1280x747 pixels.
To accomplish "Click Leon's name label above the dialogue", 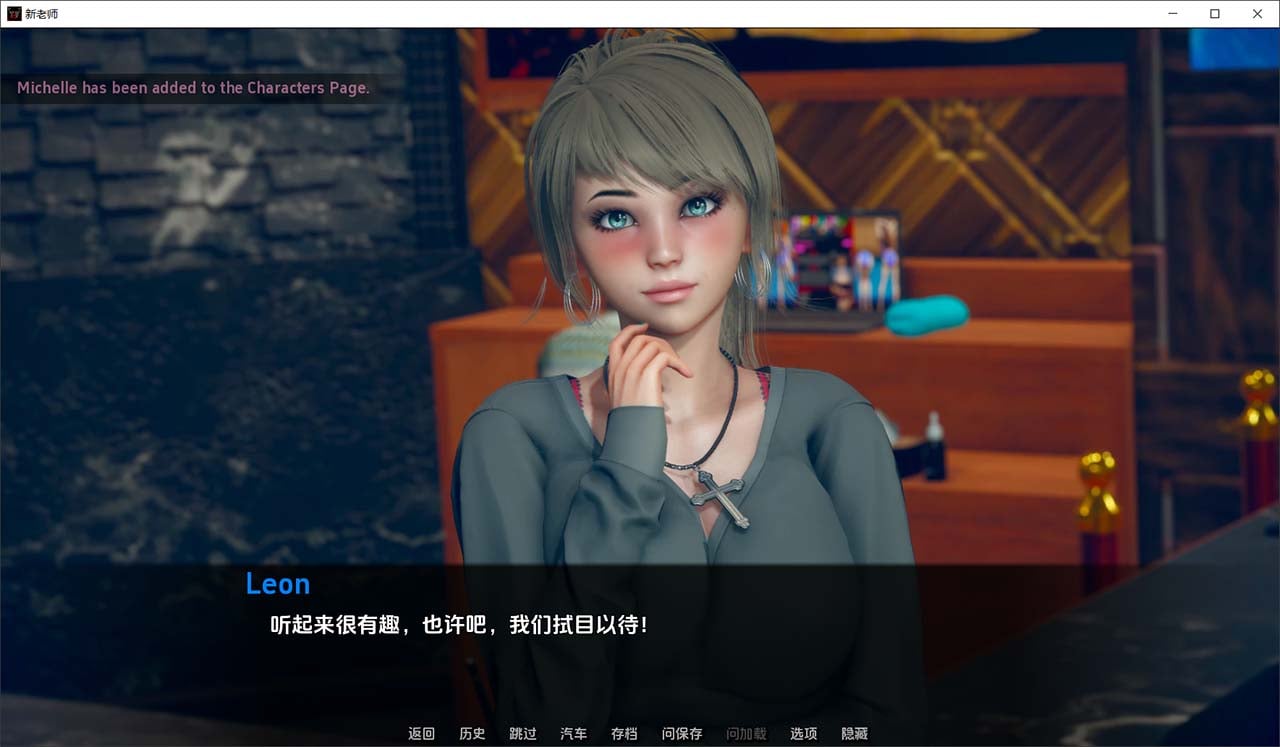I will (278, 584).
